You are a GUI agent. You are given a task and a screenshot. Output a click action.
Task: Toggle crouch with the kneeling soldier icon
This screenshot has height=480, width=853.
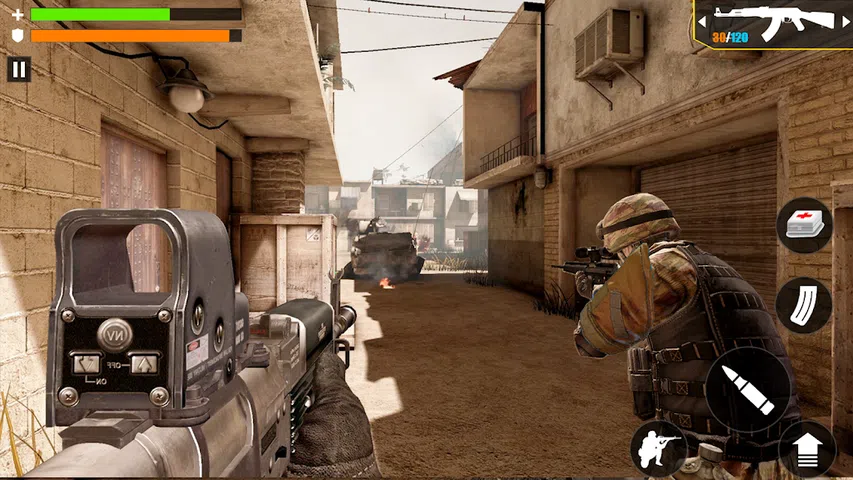click(659, 448)
